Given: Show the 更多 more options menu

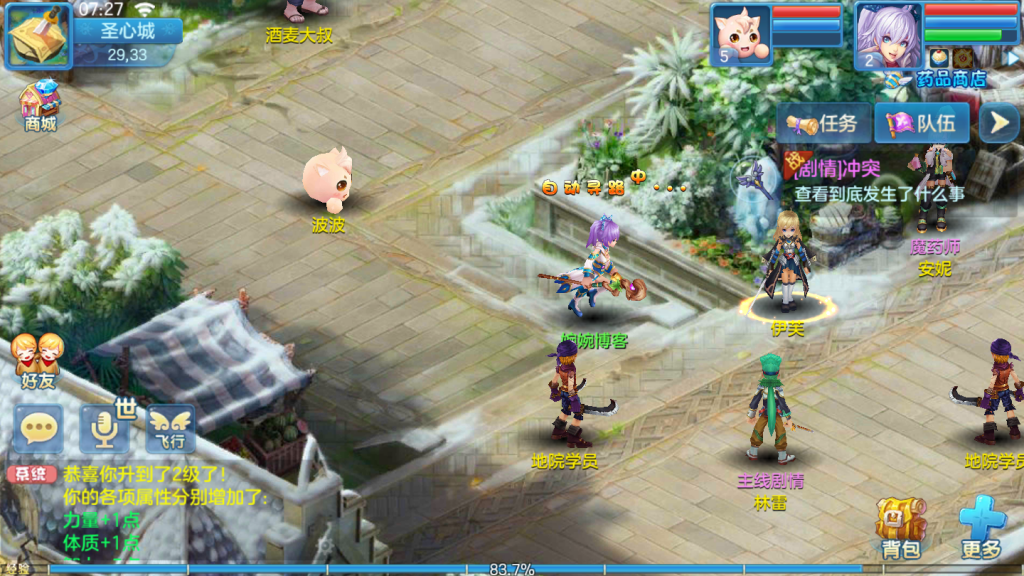Looking at the screenshot, I should point(982,527).
